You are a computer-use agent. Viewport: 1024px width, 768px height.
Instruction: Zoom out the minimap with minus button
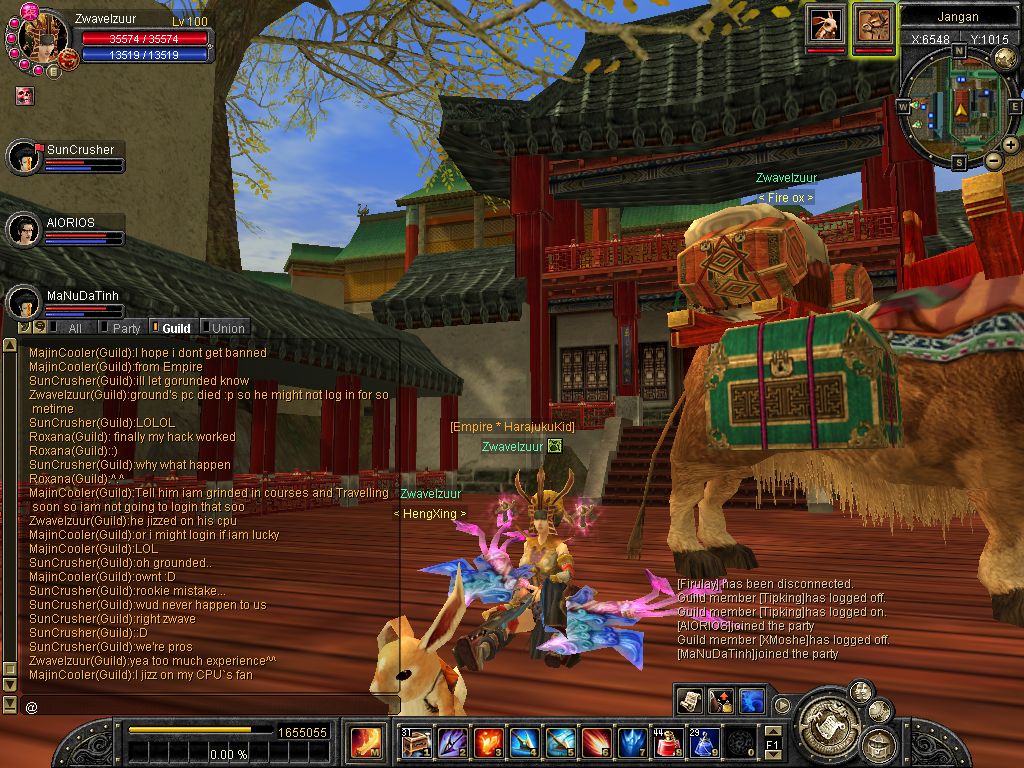coord(993,161)
